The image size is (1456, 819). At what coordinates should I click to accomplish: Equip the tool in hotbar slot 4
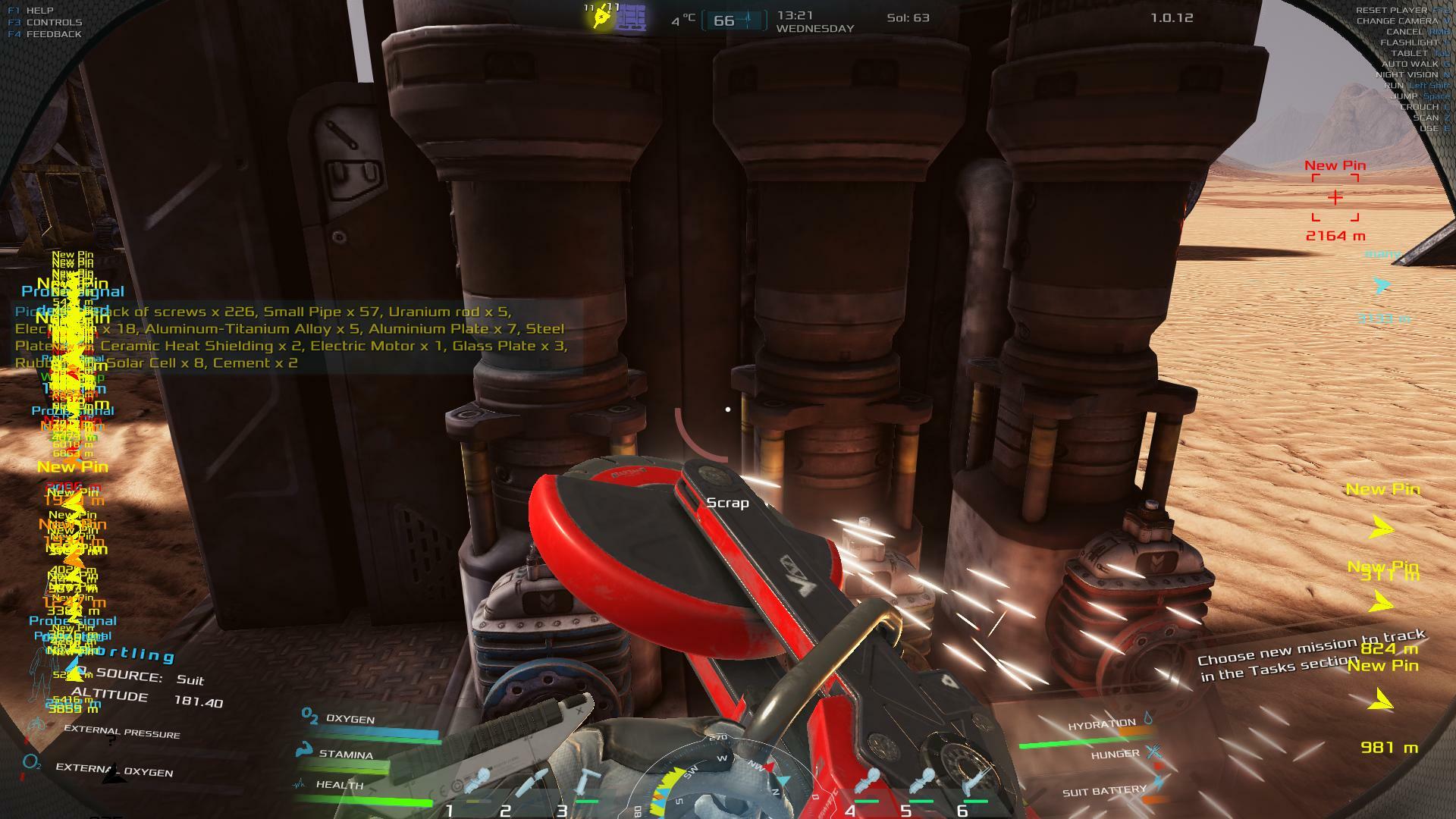pos(869,783)
